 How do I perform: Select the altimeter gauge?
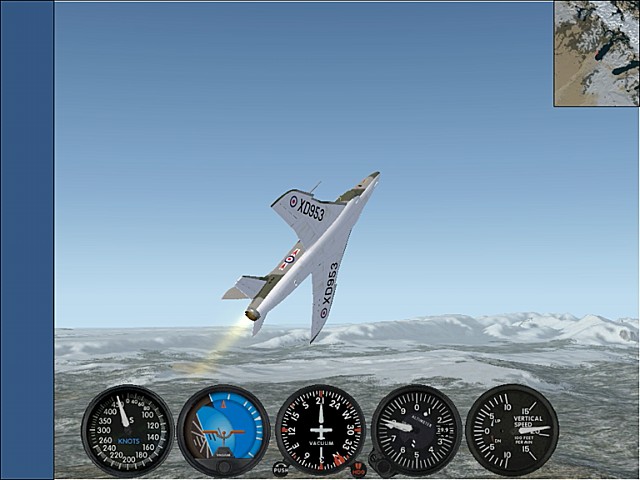point(416,430)
